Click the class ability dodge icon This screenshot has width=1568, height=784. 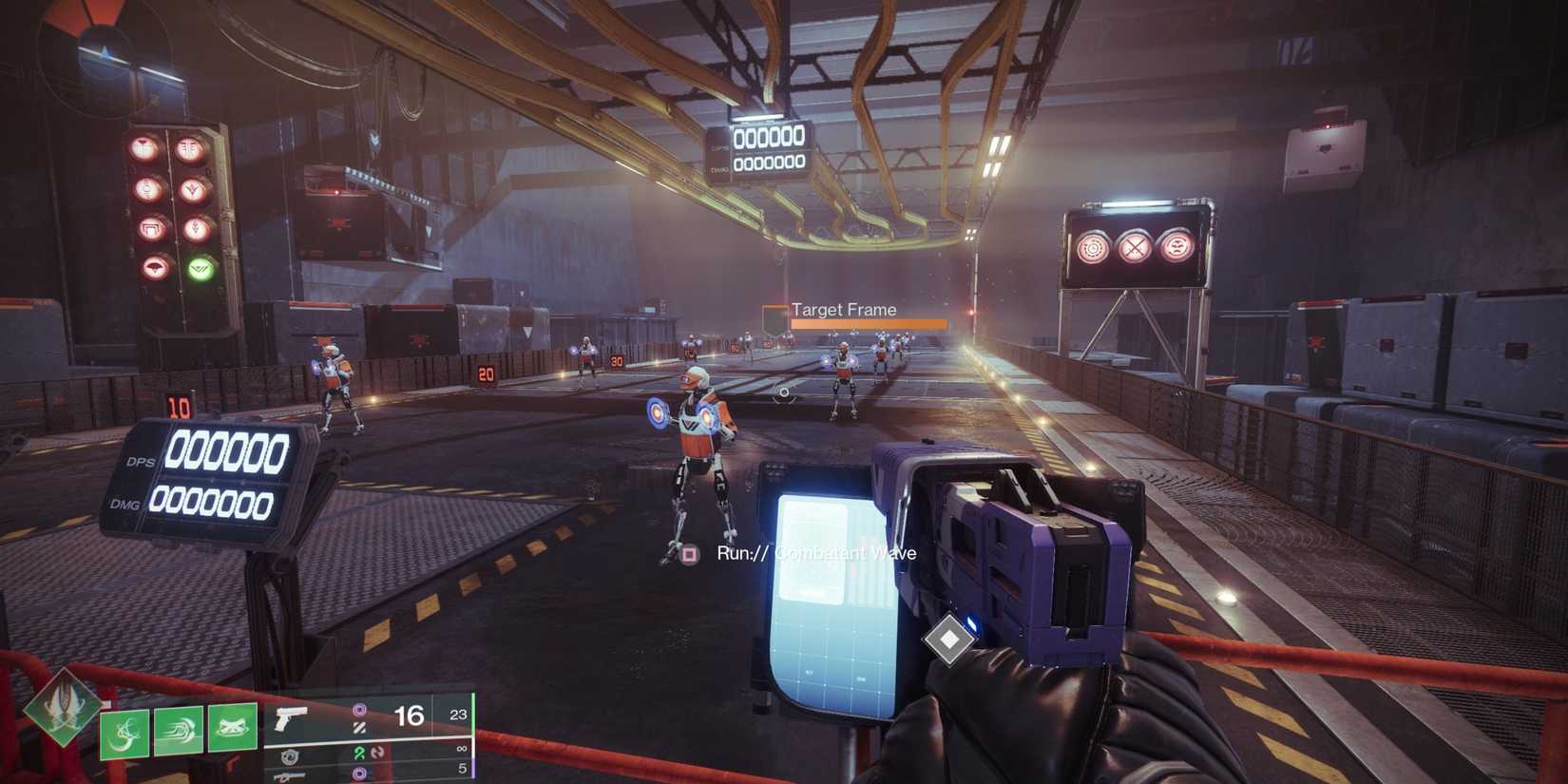(177, 732)
